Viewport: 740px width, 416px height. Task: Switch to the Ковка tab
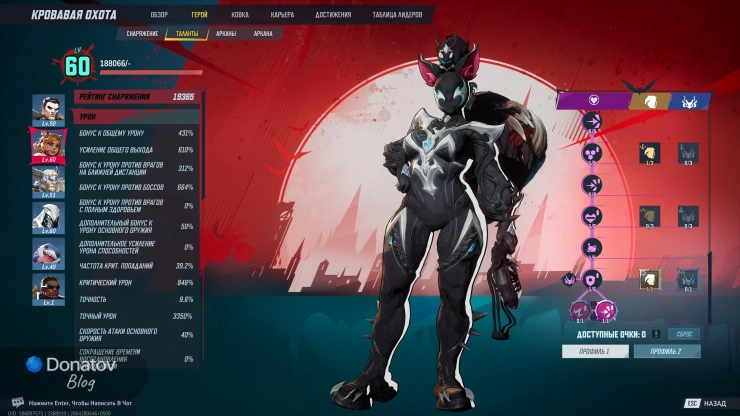[241, 15]
